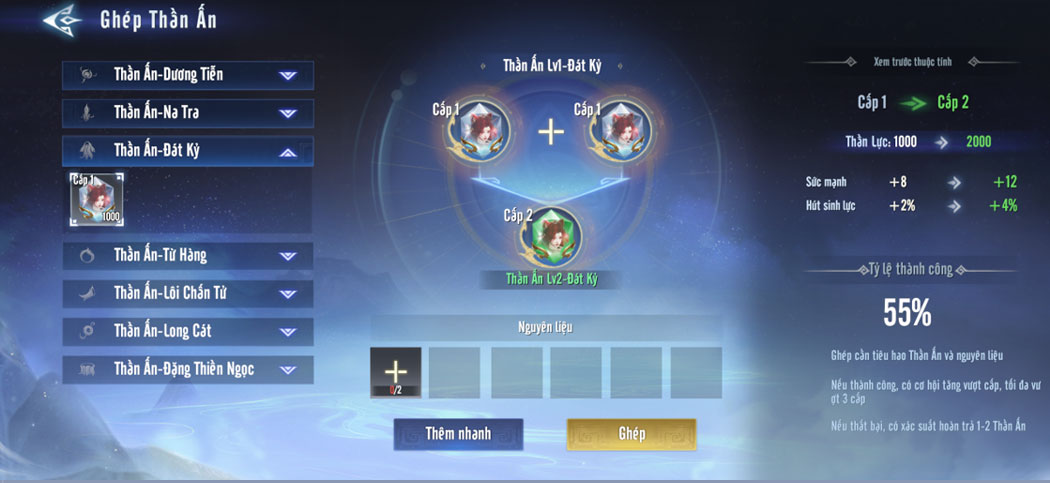
Task: Go back using the arrow beside Ghép Thần Ấn
Action: click(62, 21)
